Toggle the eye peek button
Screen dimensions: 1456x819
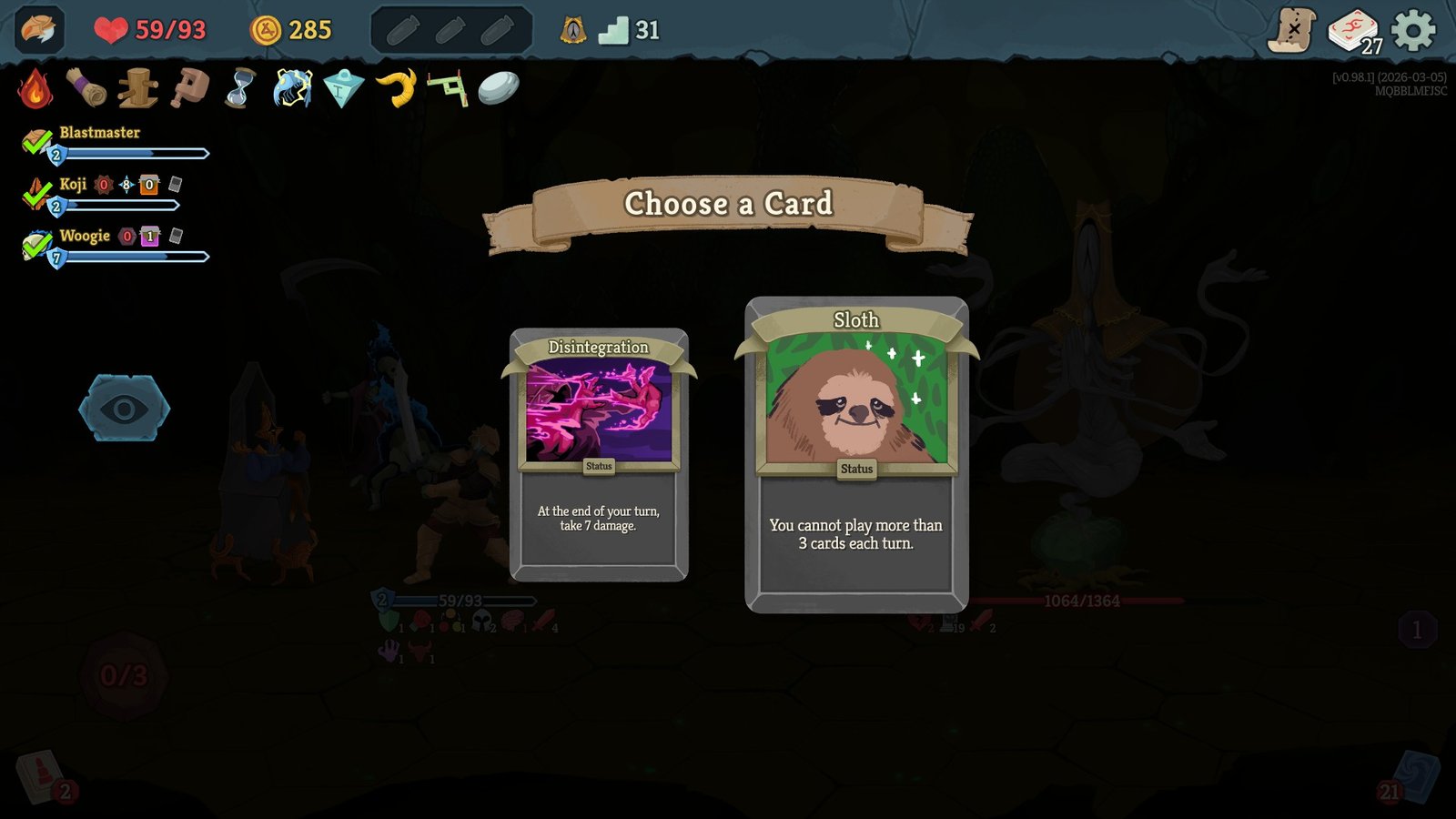click(124, 409)
